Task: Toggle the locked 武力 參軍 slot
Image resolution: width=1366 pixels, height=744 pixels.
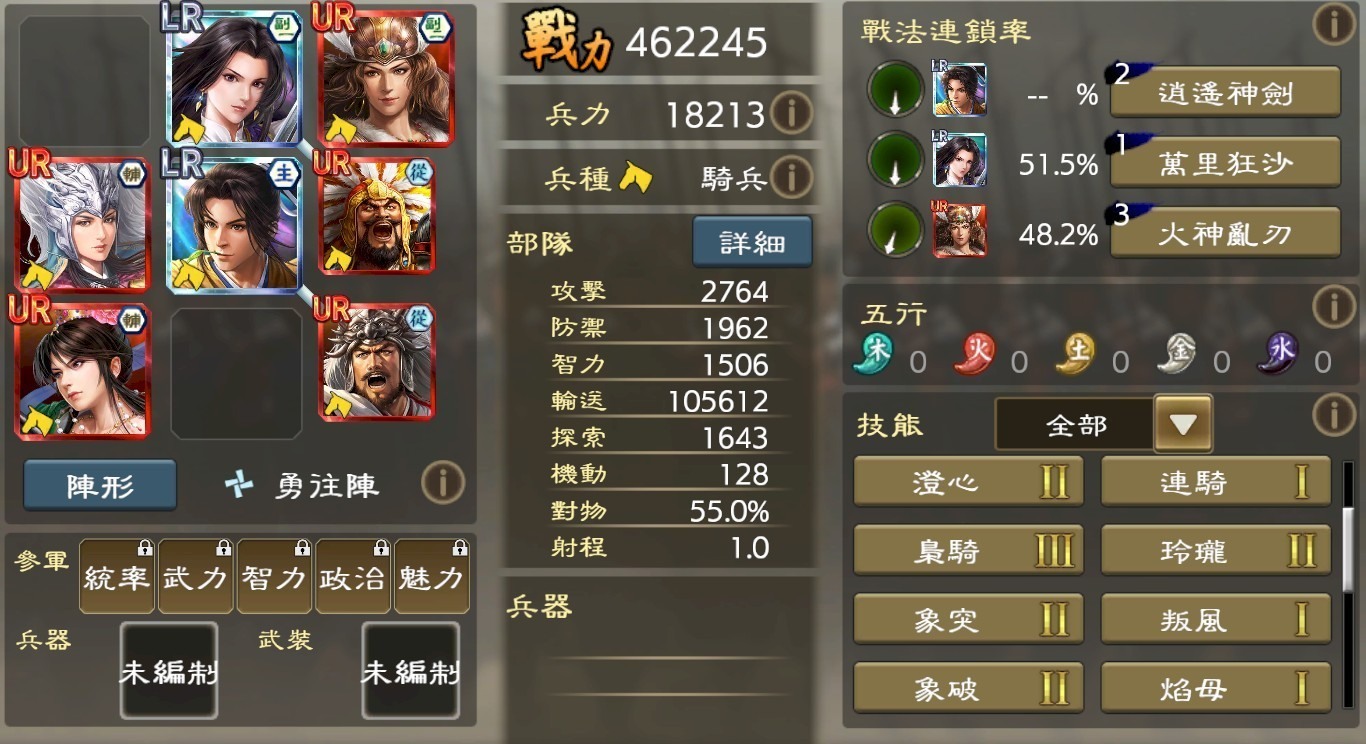Action: click(196, 577)
